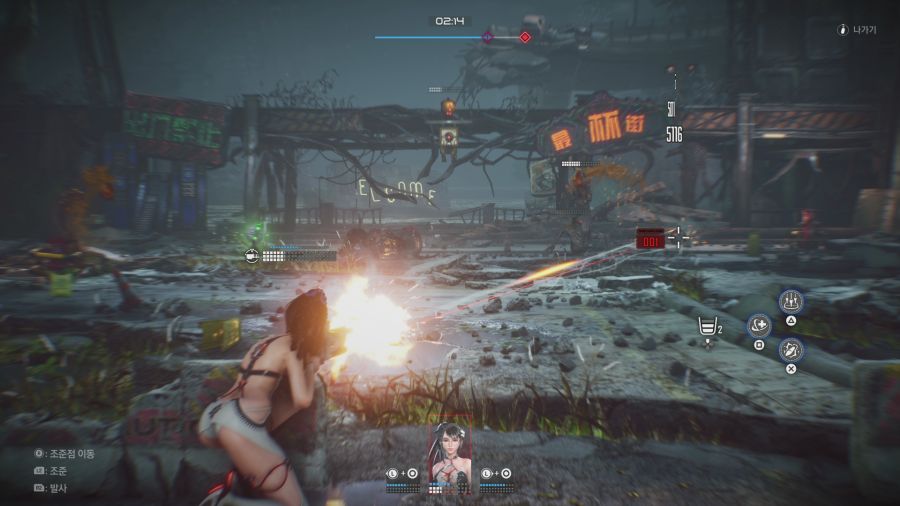Screen dimensions: 900x506
Task: Activate the triple-blade skill icon
Action: pos(791,301)
